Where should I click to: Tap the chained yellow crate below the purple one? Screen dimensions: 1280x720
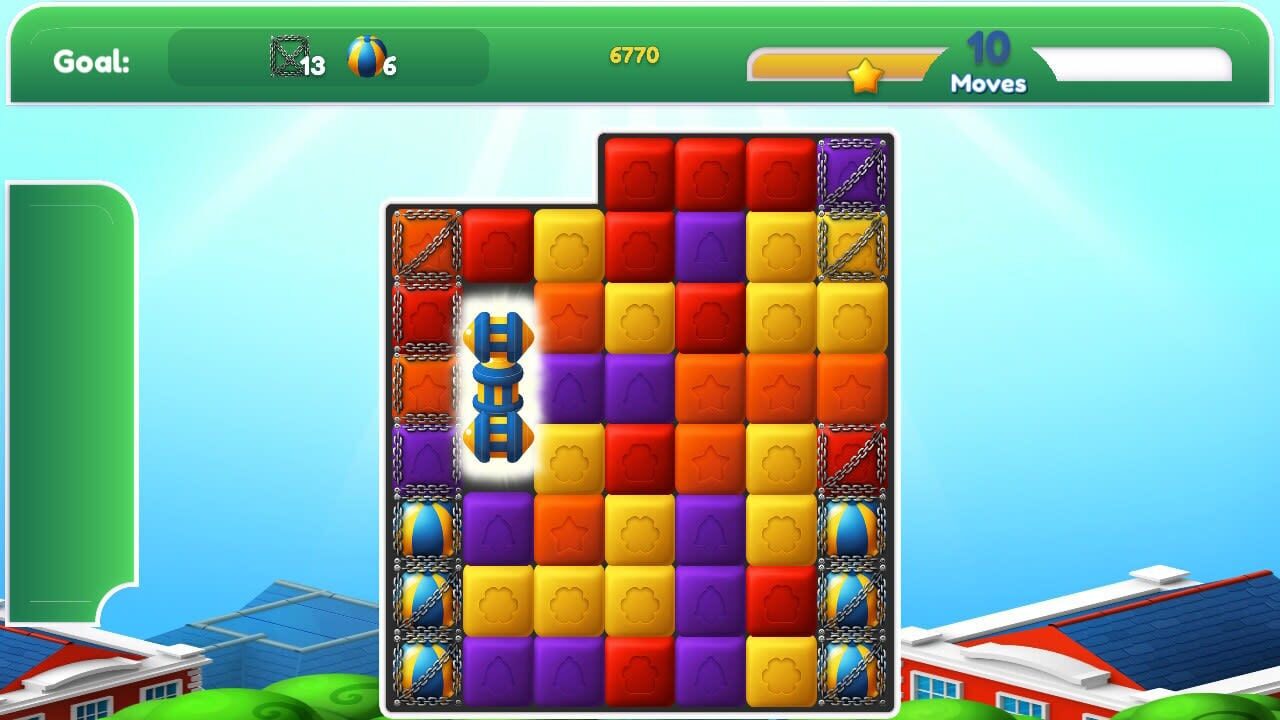pyautogui.click(x=852, y=245)
